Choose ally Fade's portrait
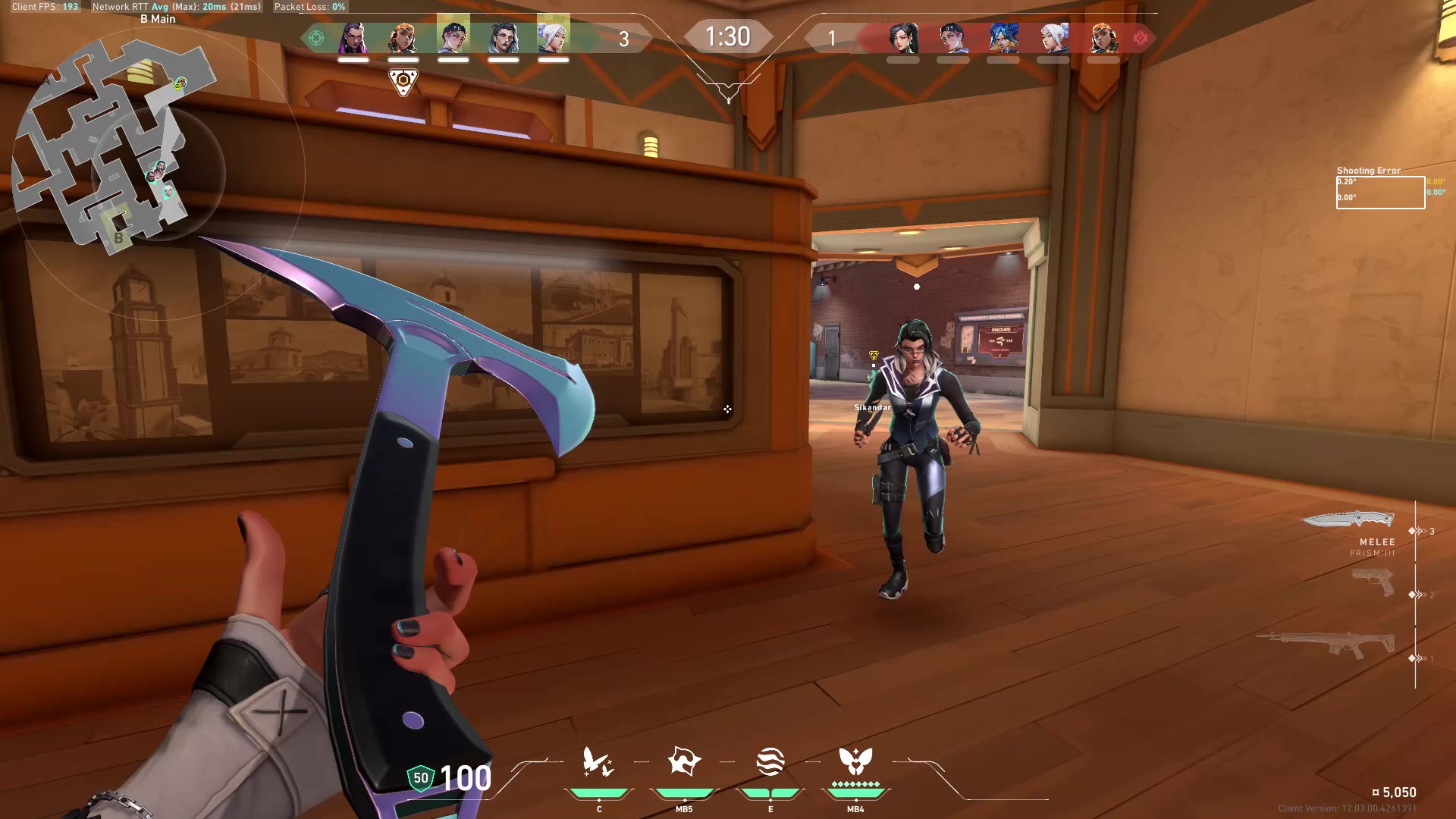Screen dimensions: 1456x819 click(x=504, y=37)
